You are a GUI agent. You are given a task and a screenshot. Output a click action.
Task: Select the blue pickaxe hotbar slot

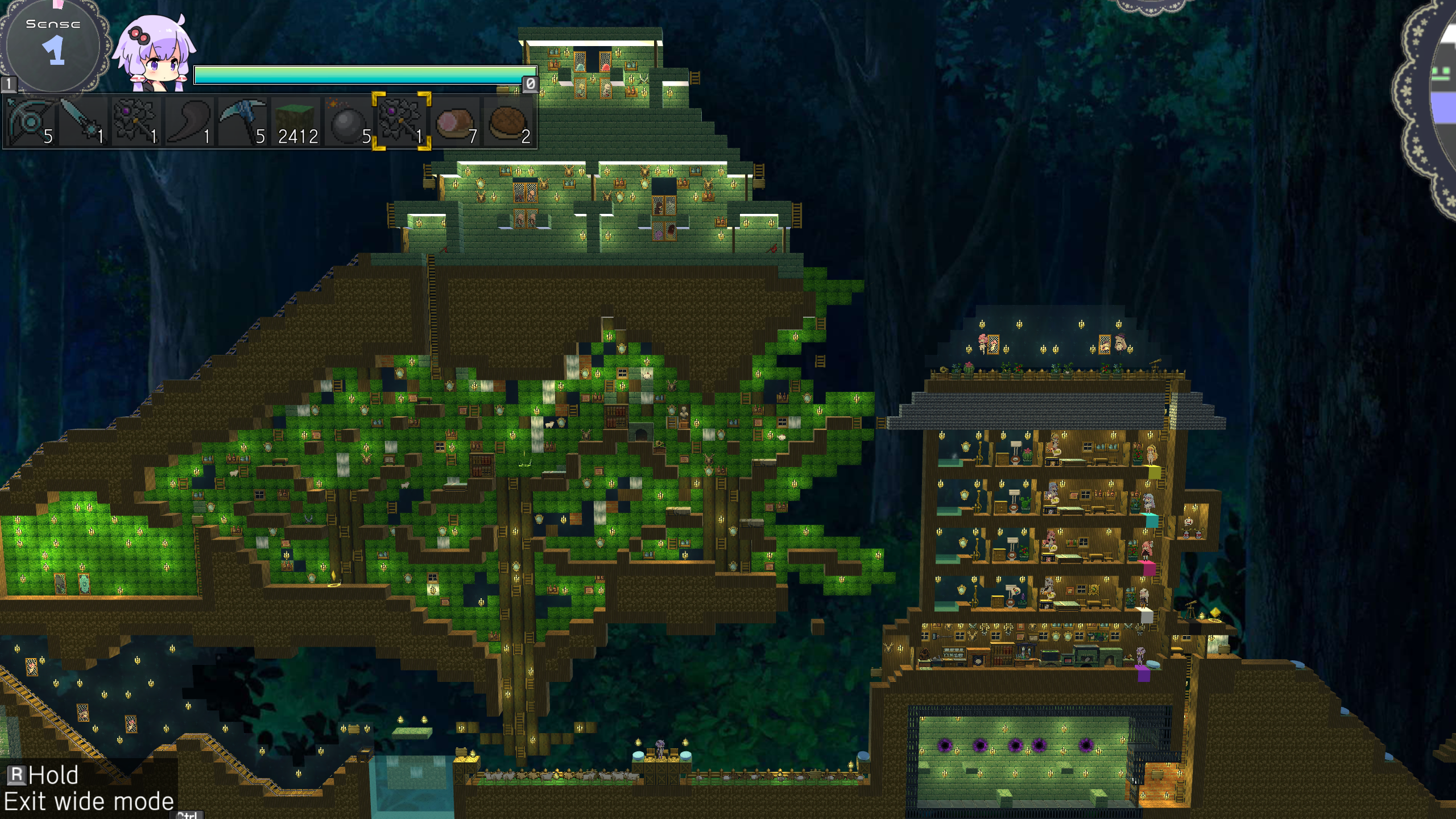click(x=242, y=121)
